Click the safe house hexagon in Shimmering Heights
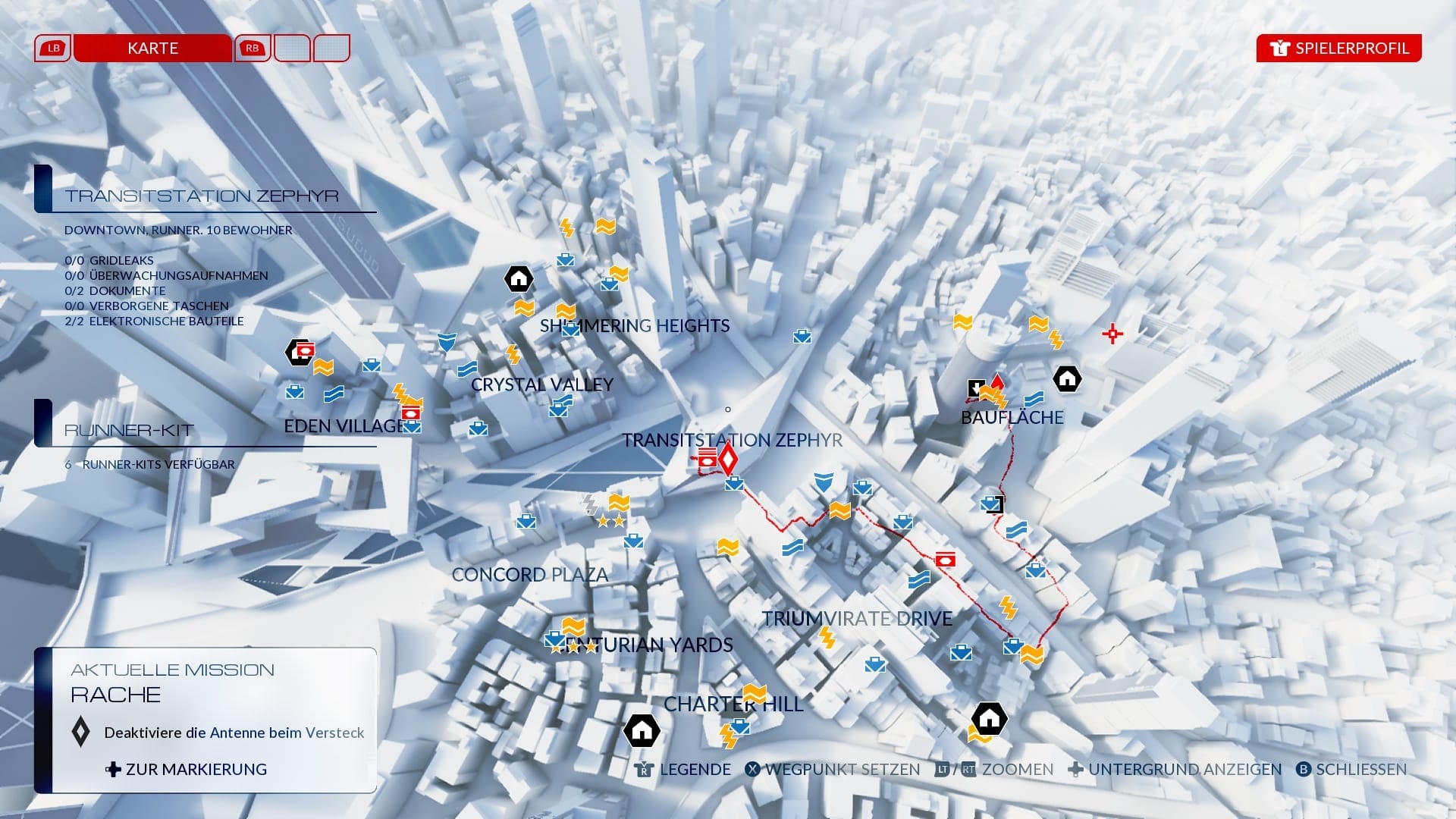The image size is (1456, 819). tap(520, 279)
